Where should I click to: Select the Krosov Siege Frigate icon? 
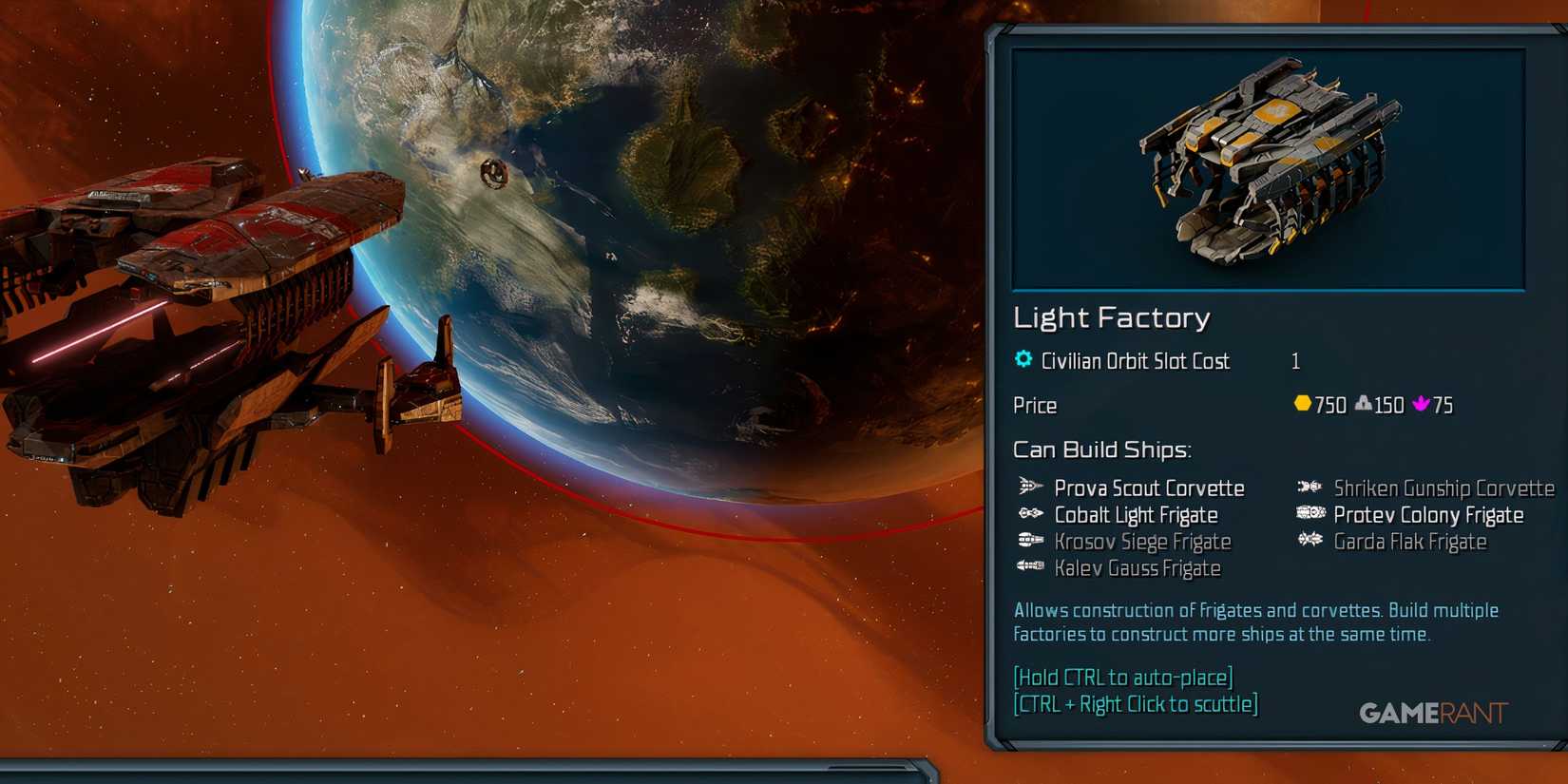[x=1028, y=541]
